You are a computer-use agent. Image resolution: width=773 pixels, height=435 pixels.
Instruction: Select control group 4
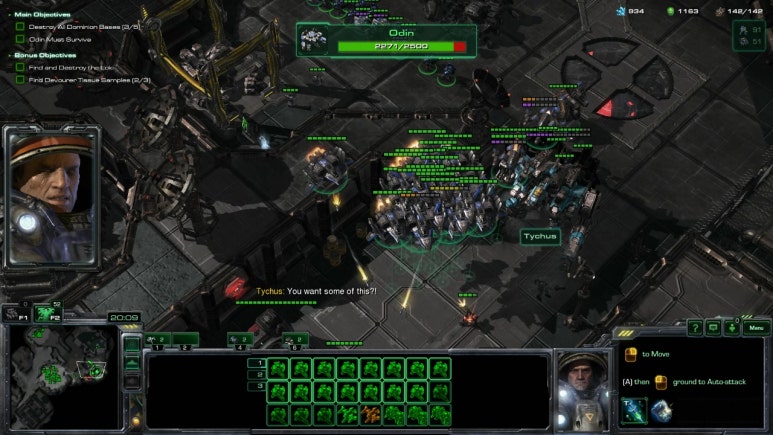tap(240, 340)
